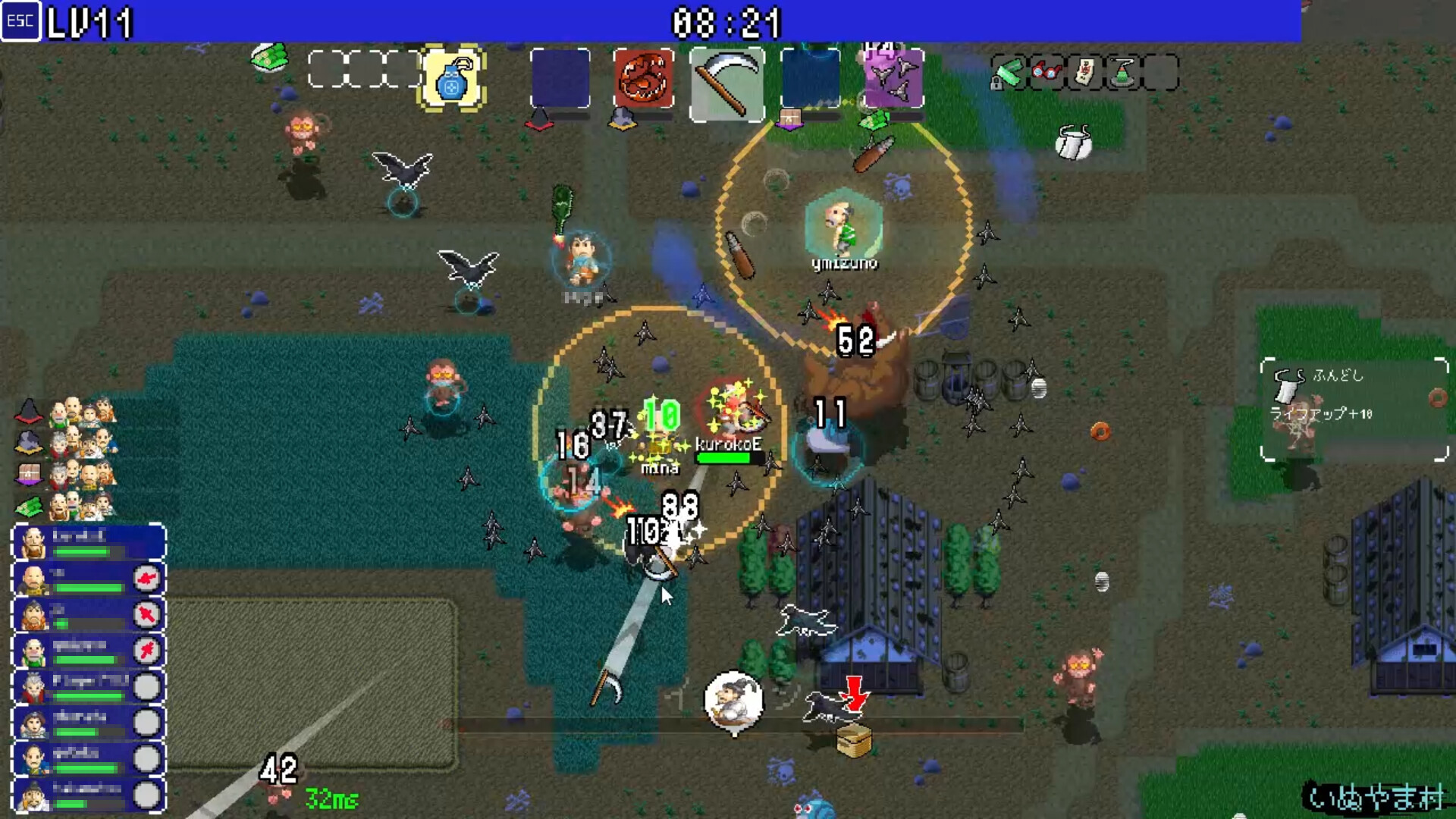Select the red glasses equipment icon
1456x819 pixels.
pyautogui.click(x=1046, y=72)
